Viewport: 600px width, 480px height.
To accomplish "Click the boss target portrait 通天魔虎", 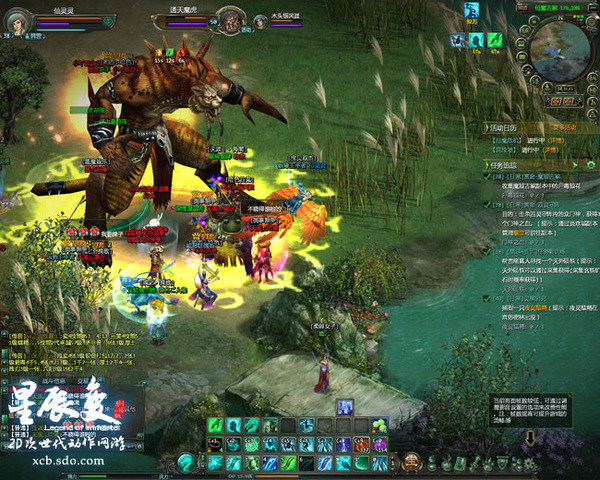I will pyautogui.click(x=230, y=20).
